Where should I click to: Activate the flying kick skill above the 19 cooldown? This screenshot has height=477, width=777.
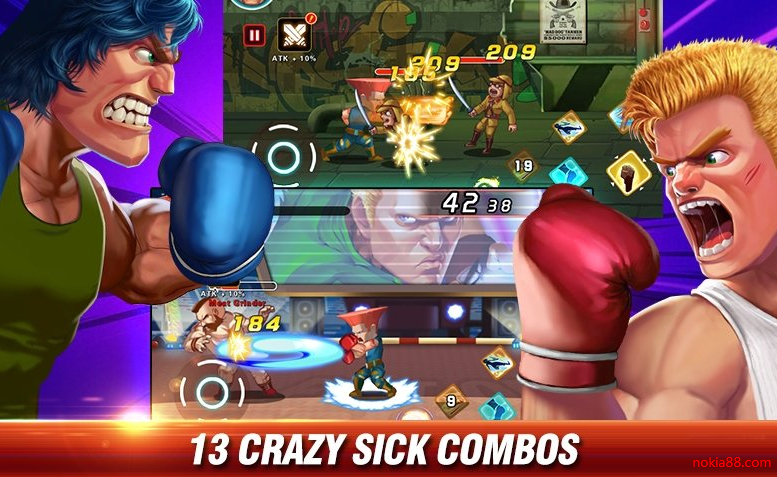coord(569,128)
